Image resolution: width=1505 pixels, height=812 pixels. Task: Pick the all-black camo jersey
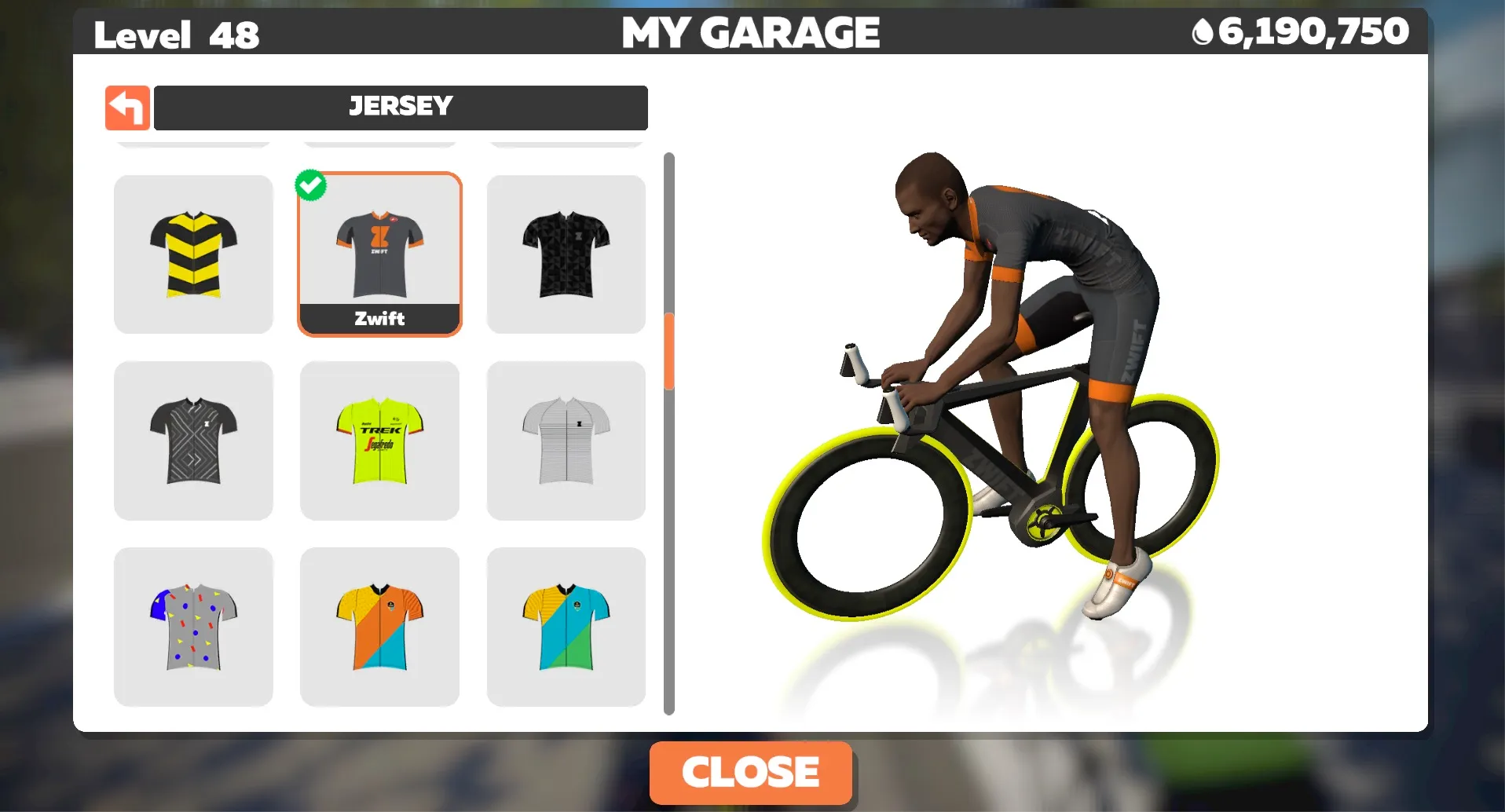pos(566,254)
